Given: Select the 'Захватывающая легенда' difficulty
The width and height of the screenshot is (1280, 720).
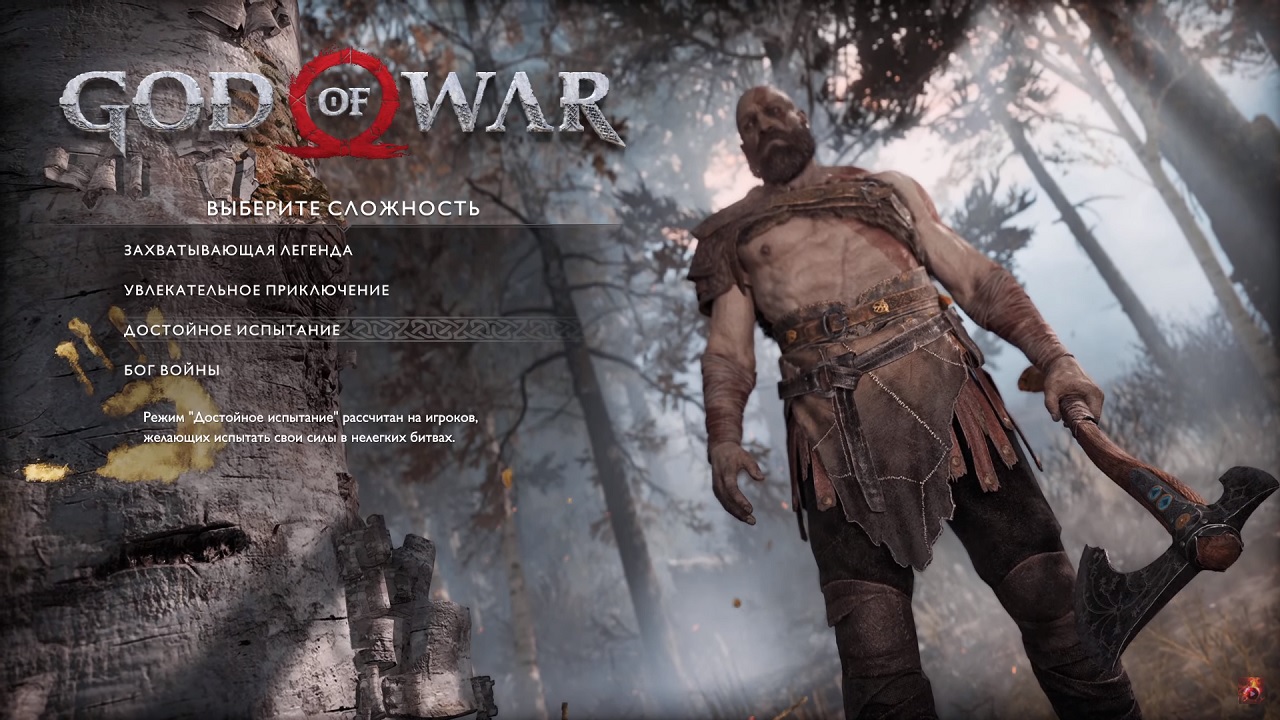Looking at the screenshot, I should click(x=237, y=253).
